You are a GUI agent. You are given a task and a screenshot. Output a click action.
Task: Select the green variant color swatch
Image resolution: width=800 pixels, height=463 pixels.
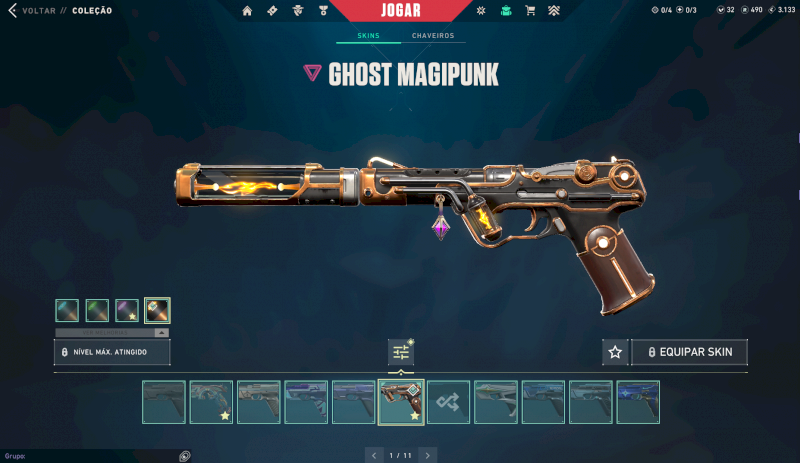coord(97,310)
